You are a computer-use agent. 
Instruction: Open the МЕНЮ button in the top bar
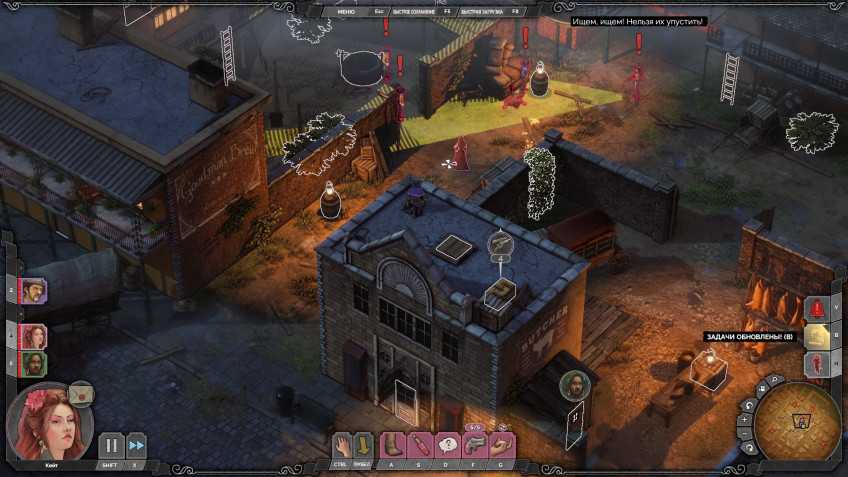(346, 11)
